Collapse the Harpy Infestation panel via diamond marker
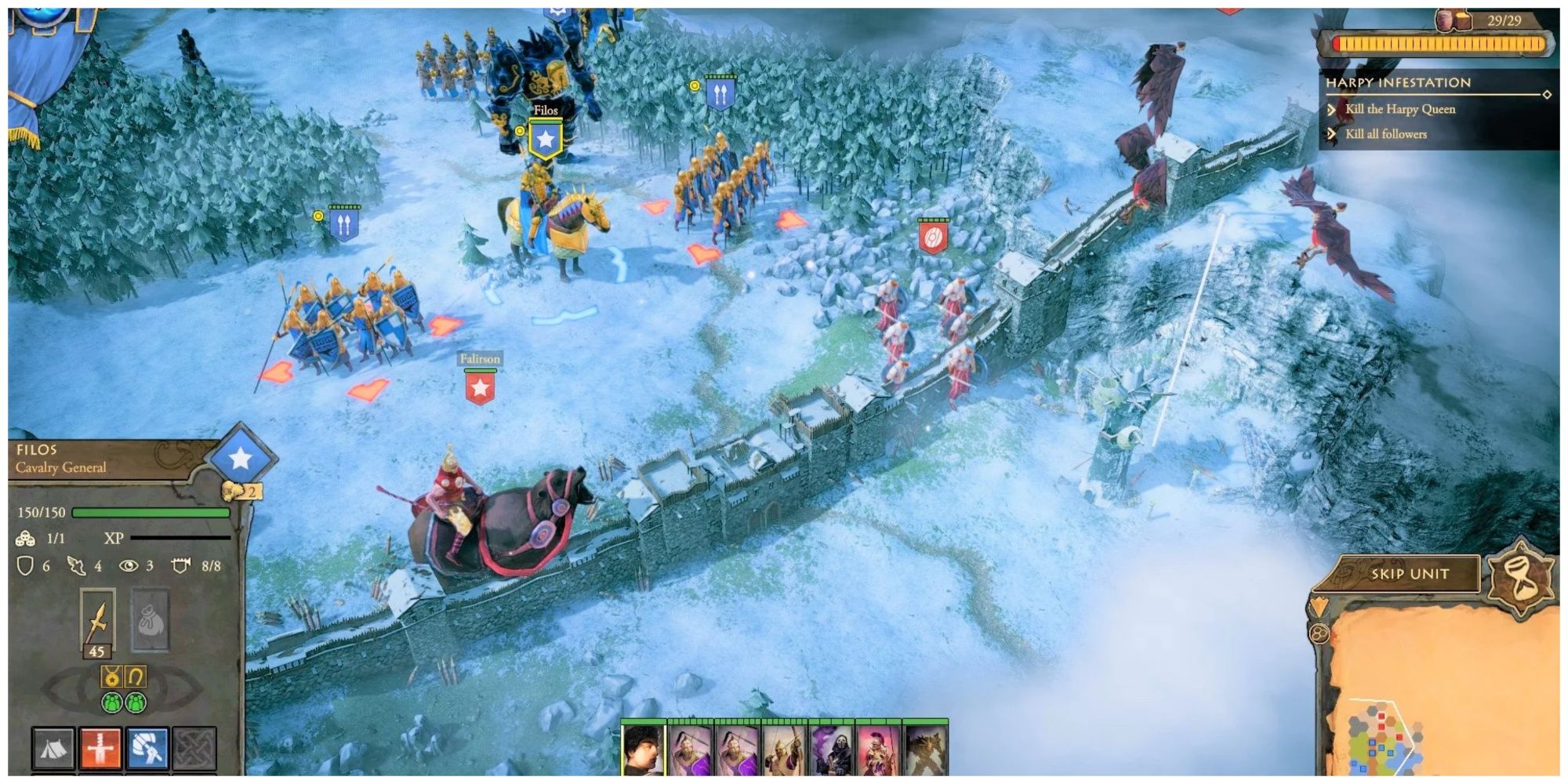1568x784 pixels. tap(1547, 94)
